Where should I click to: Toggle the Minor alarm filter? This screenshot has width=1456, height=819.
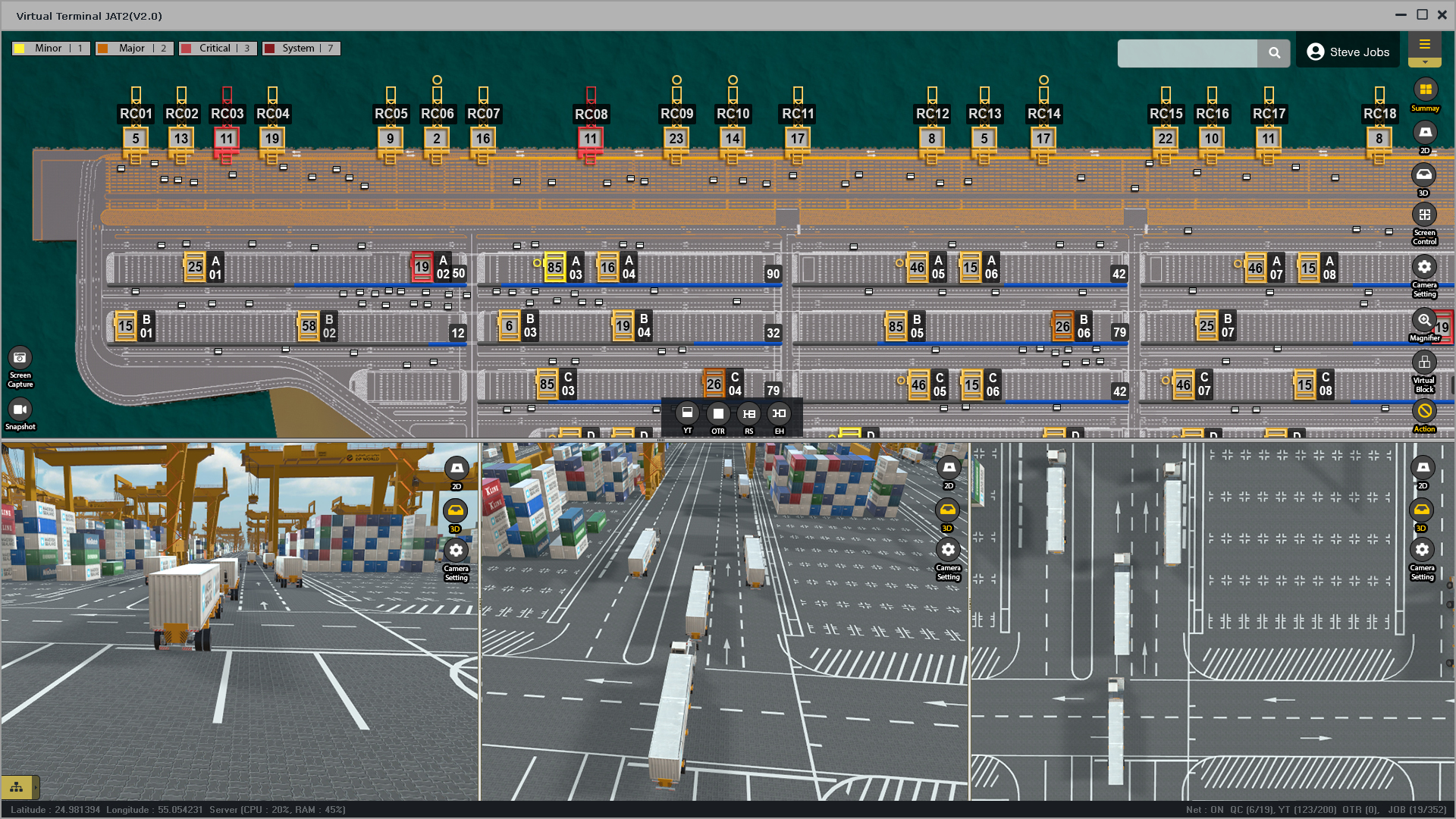click(x=50, y=49)
